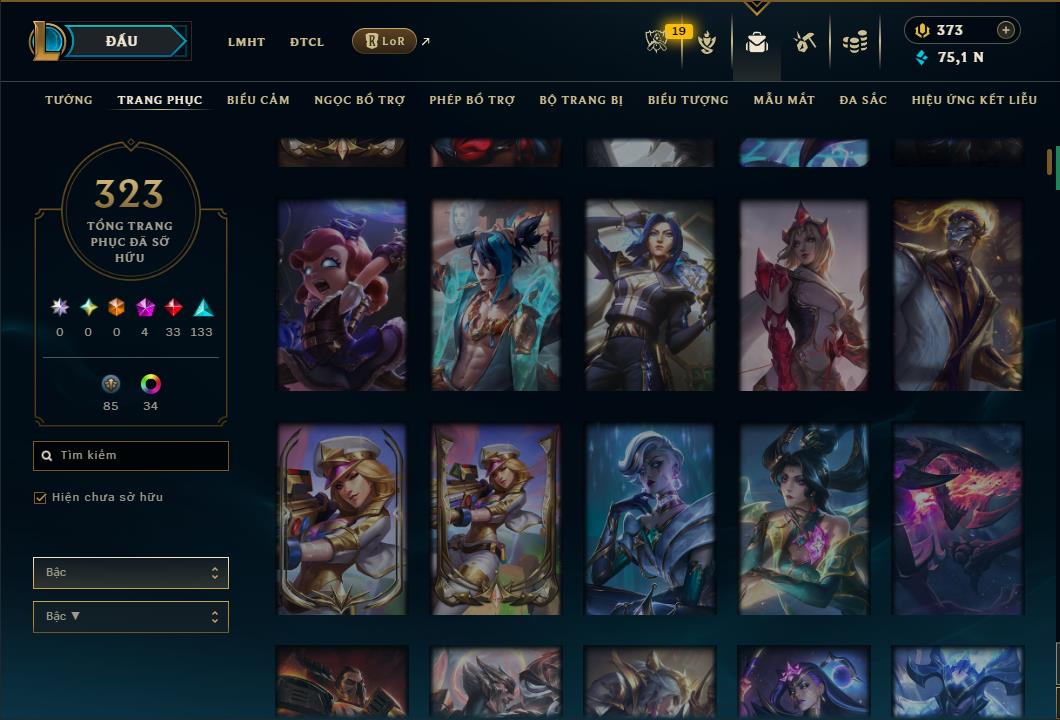Launch the LoR link
1060x720 pixels.
pyautogui.click(x=385, y=41)
